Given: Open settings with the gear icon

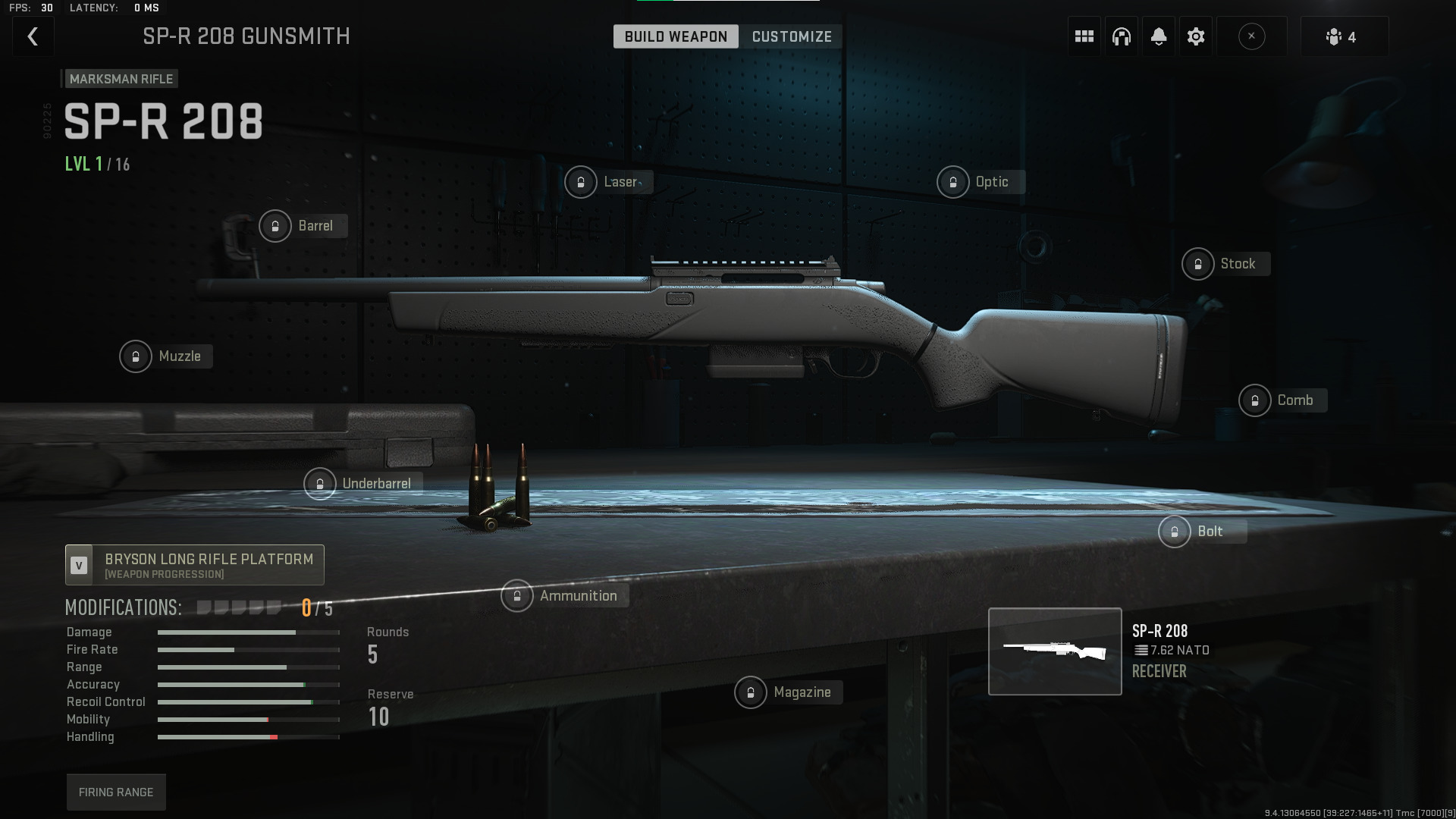Looking at the screenshot, I should 1196,36.
